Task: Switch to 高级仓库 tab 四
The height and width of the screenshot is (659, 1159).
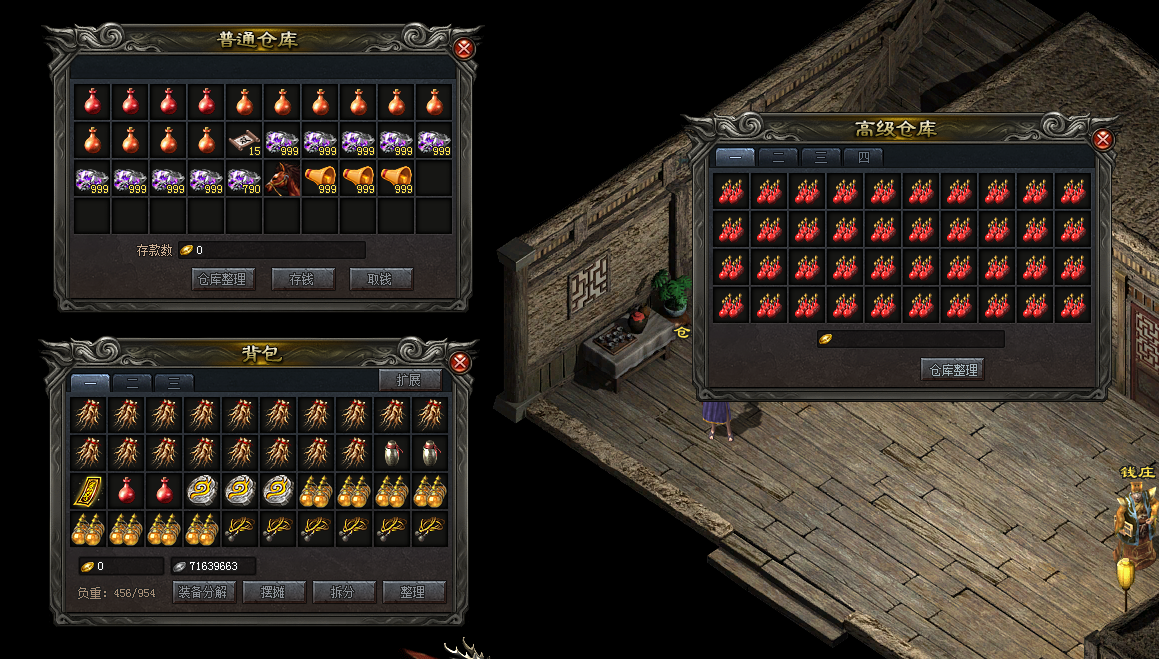Action: pos(863,157)
